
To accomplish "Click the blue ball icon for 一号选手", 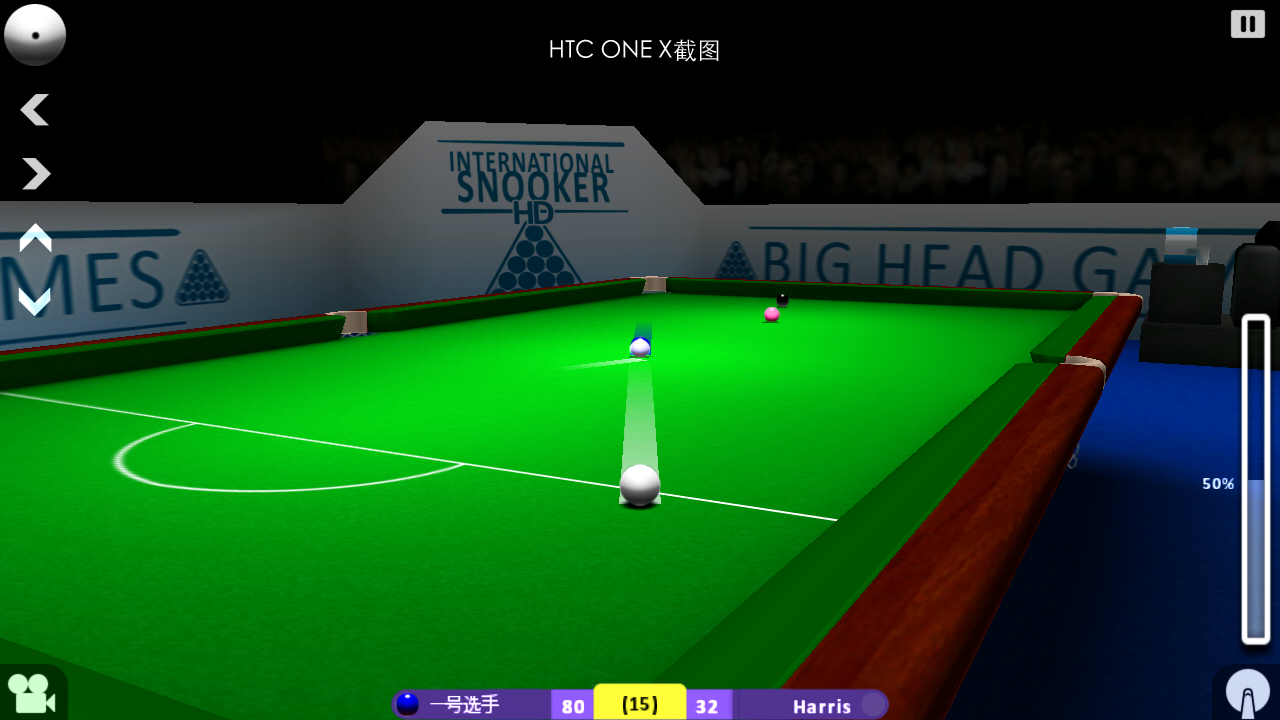I will [408, 705].
